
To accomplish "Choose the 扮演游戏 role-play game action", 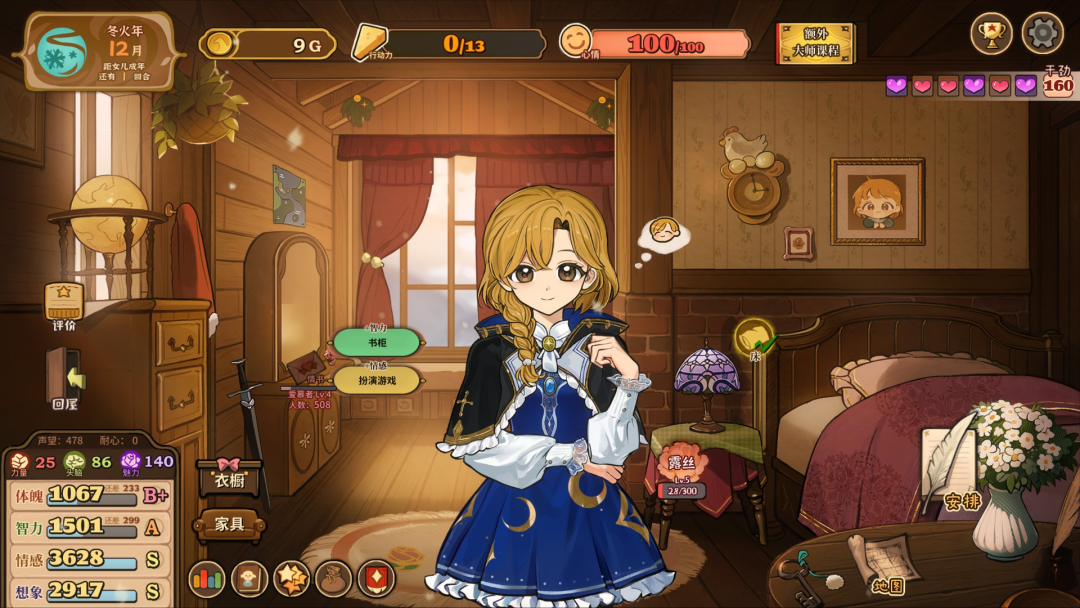I will 376,380.
